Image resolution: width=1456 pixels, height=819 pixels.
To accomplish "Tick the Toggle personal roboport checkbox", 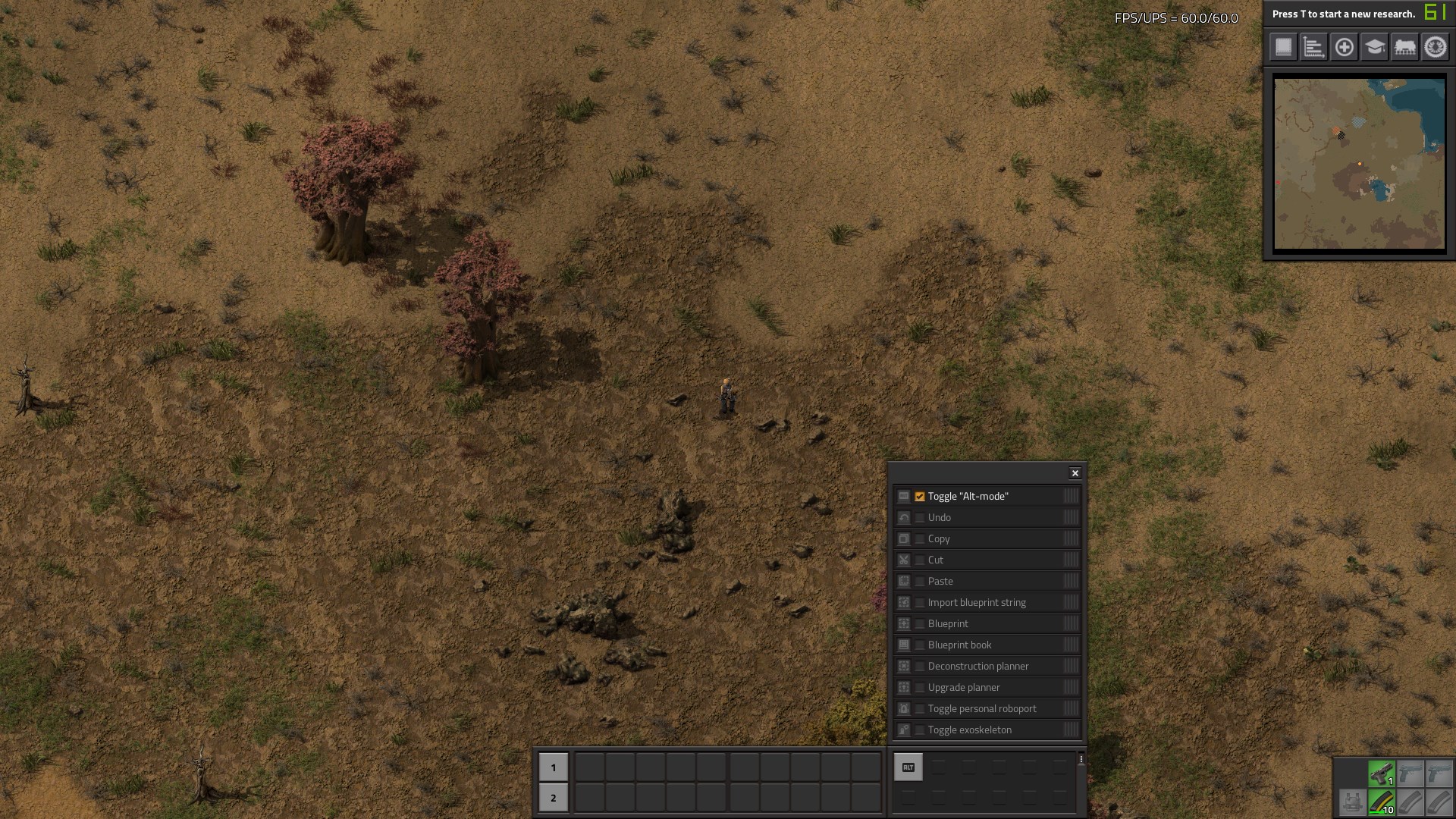I will pos(920,709).
